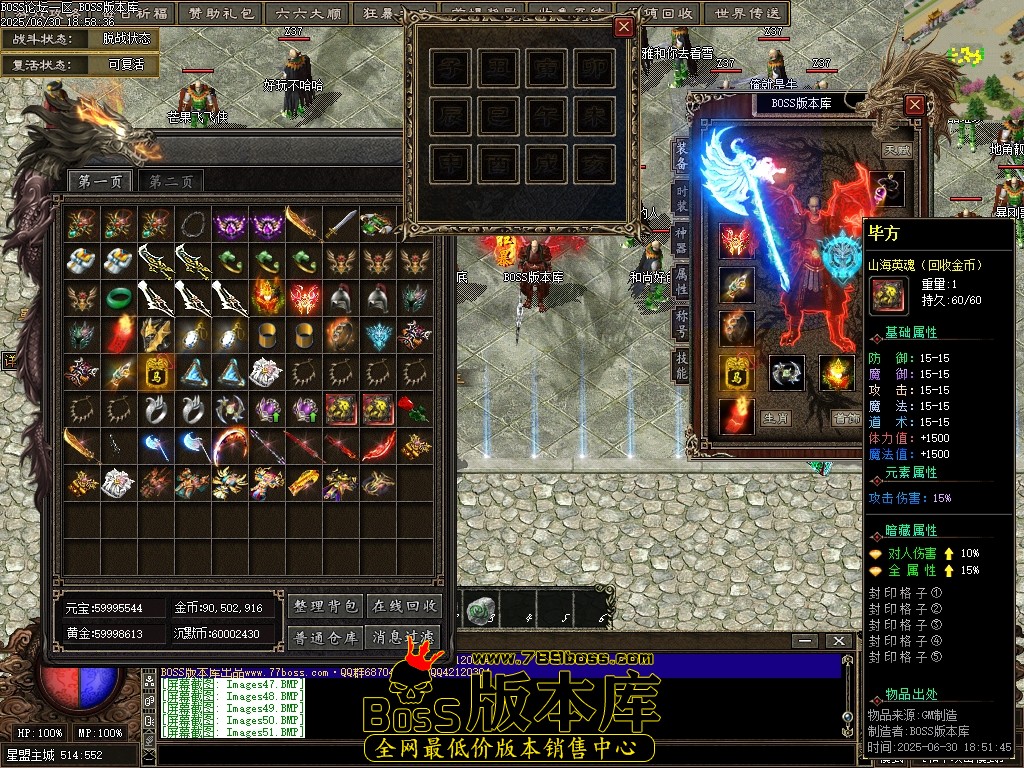This screenshot has height=768, width=1024.
Task: Switch to the 时装 fashion tab
Action: click(x=681, y=198)
